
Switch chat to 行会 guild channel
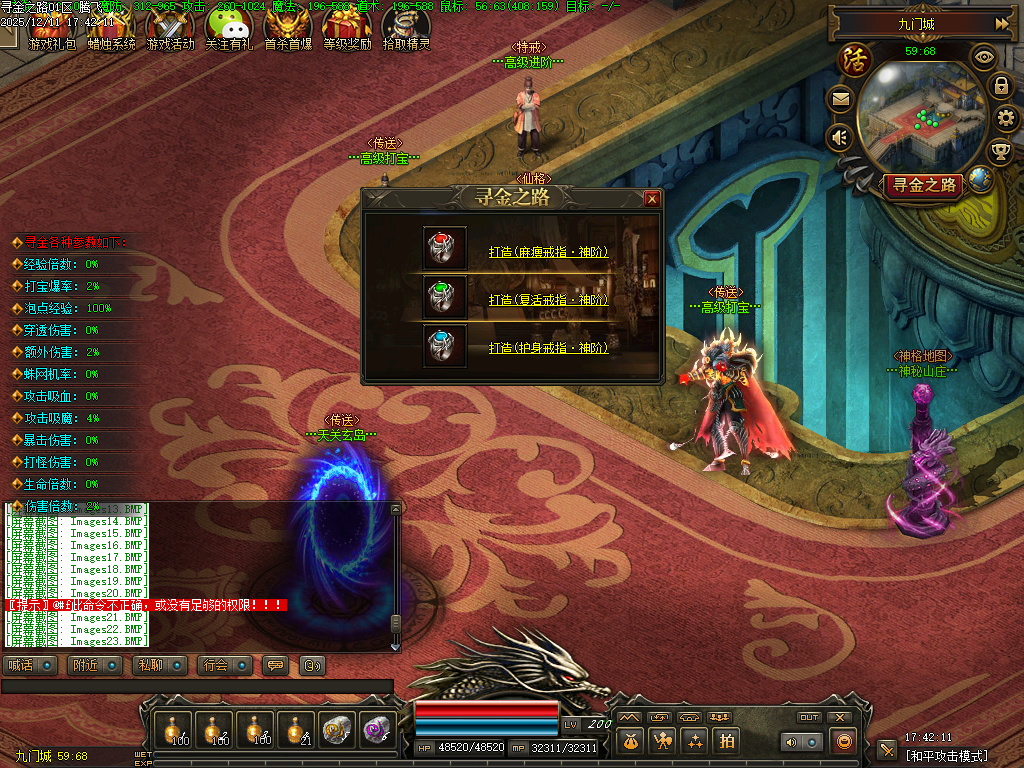[x=224, y=665]
